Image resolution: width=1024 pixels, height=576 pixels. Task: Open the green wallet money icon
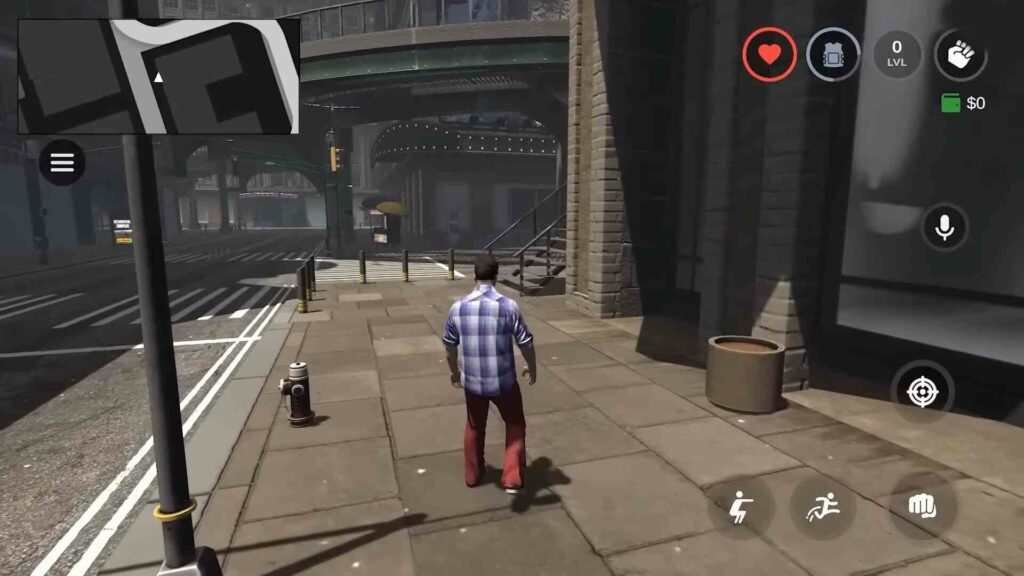951,103
